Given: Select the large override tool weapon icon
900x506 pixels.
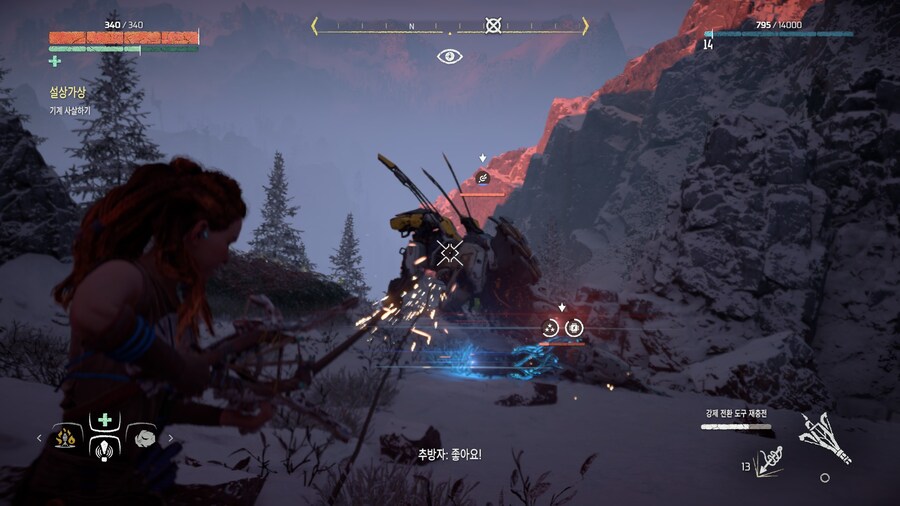Looking at the screenshot, I should pos(826,437).
